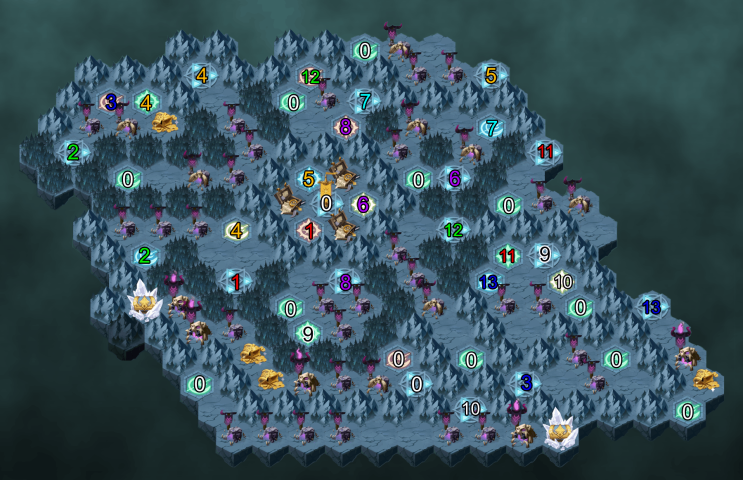
Task: Select the blue 3 on the pink tile
Action: tap(111, 101)
